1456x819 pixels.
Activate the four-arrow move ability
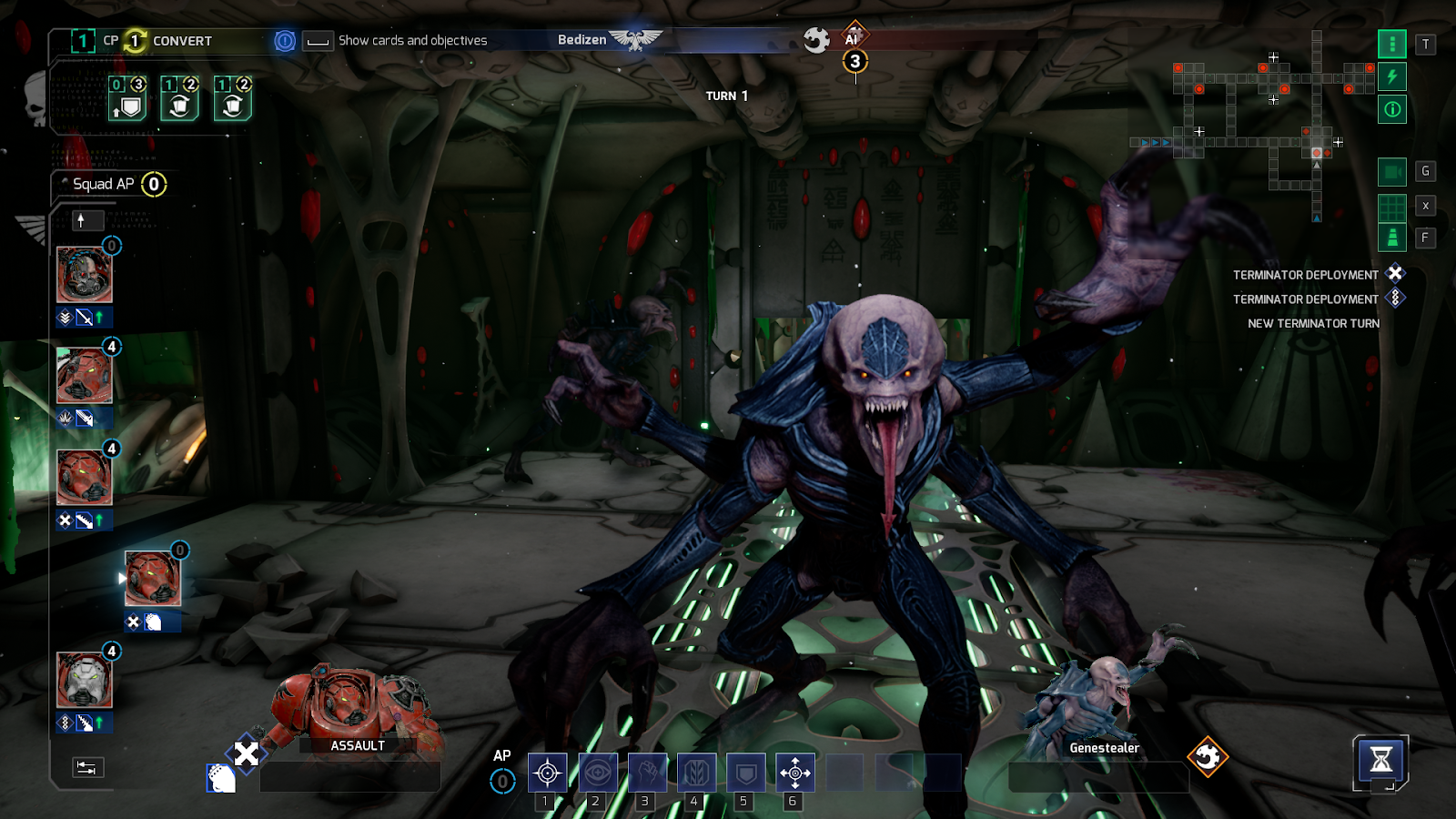(794, 773)
